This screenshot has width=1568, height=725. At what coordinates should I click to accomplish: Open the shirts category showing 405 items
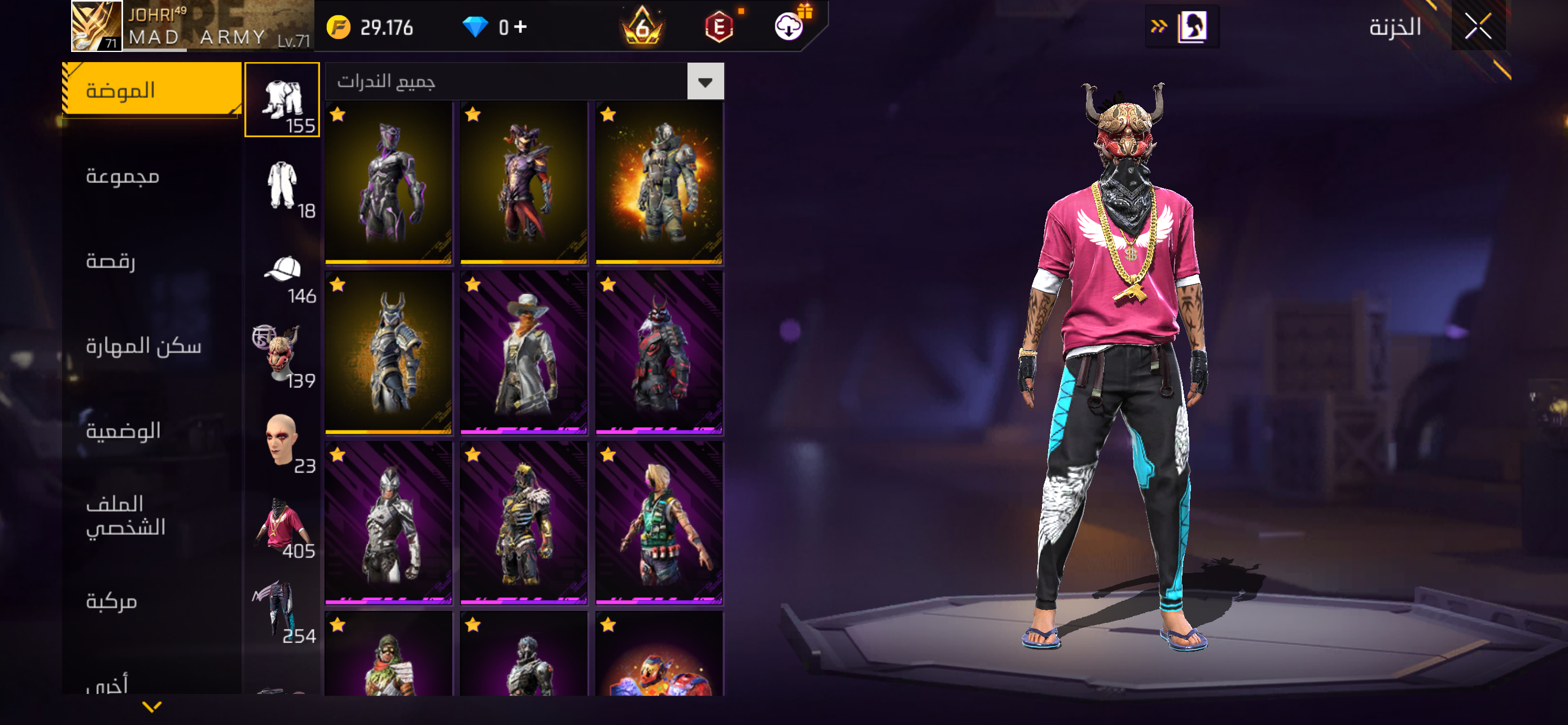pos(282,527)
